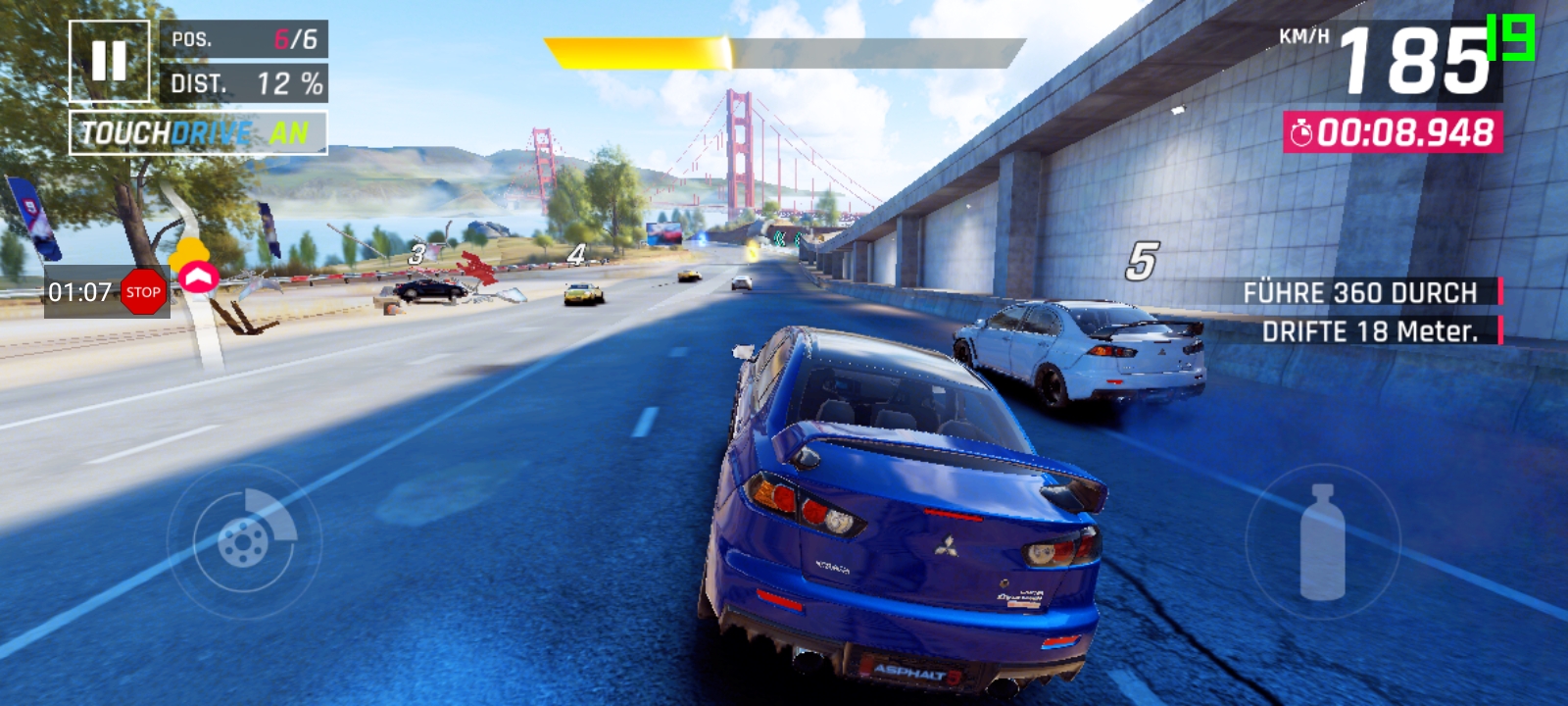Stop the 01:07 screen recording

pos(143,292)
